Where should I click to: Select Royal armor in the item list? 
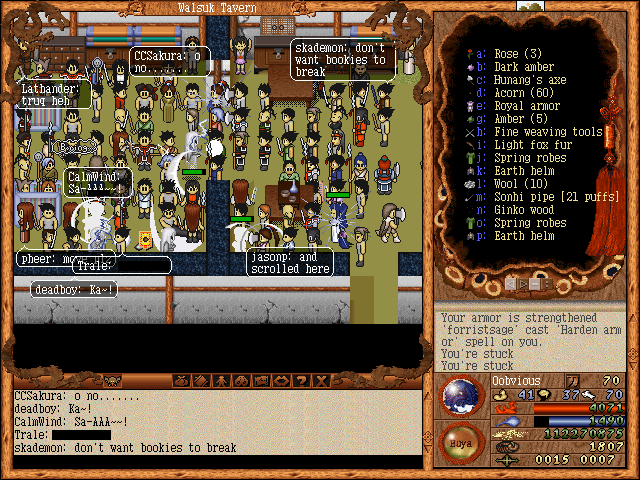point(529,106)
